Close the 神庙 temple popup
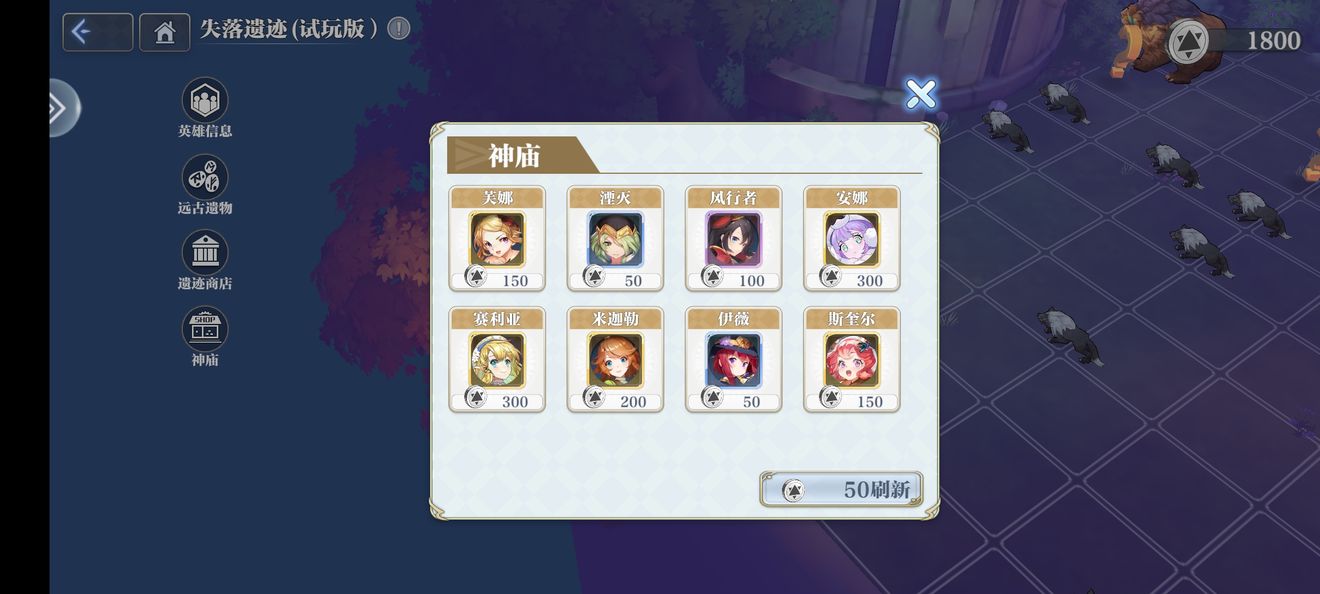This screenshot has height=594, width=1320. coord(920,94)
